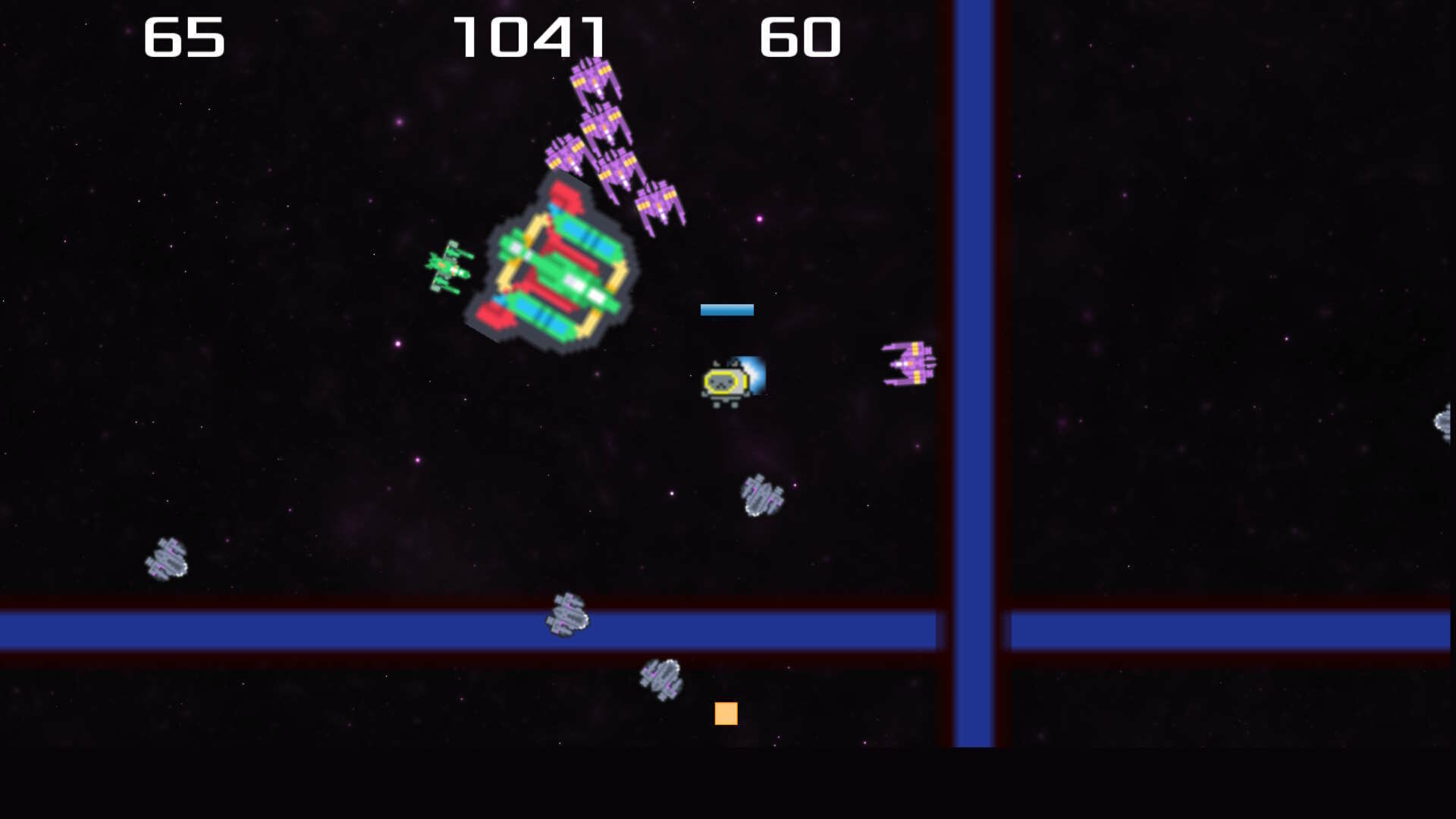Collect the orange square pickup
Image resolution: width=1456 pixels, height=819 pixels.
coord(726,714)
